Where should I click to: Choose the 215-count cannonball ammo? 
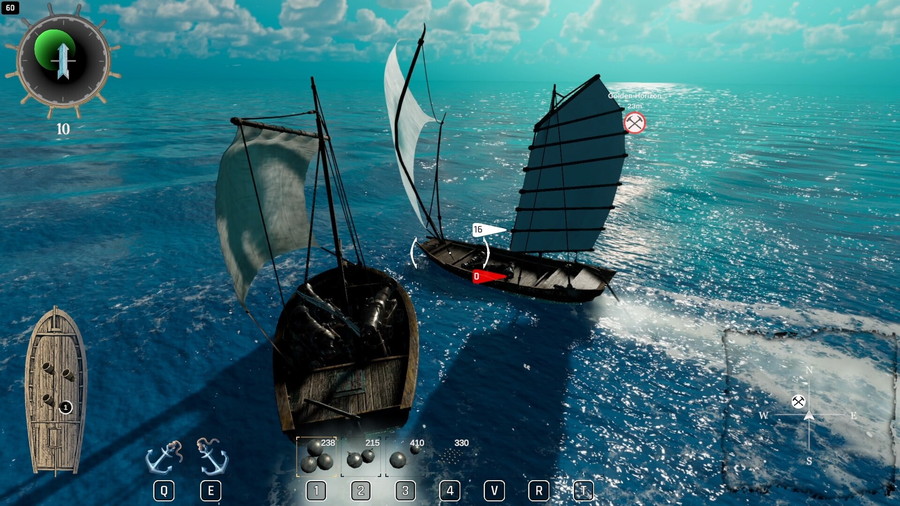[361, 457]
